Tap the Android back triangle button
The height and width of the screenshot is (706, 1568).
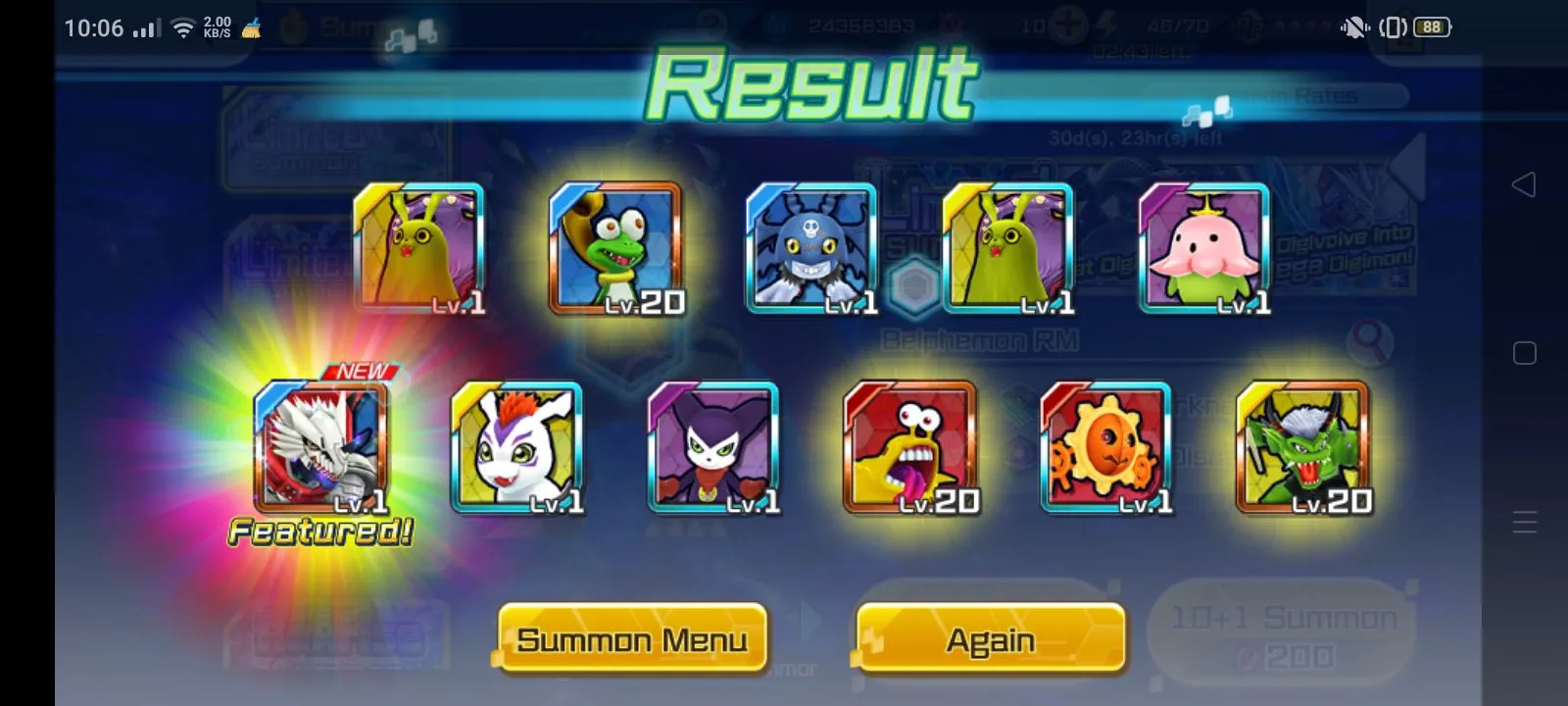(1524, 184)
